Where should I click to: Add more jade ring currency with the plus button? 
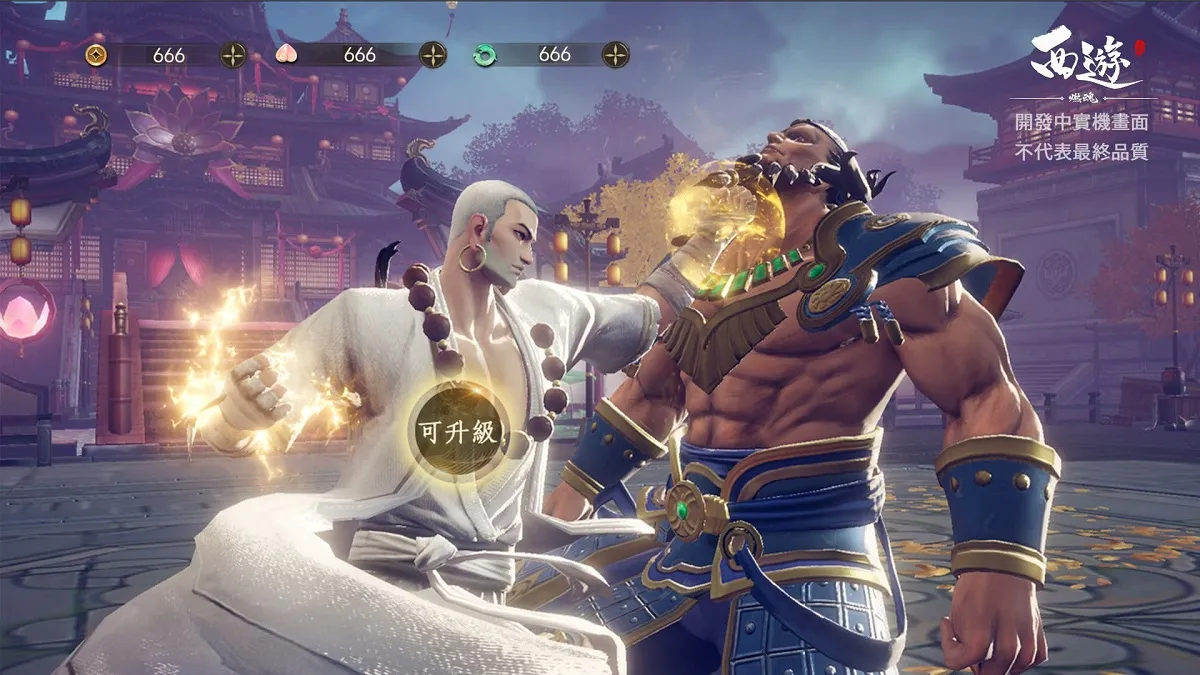pos(615,55)
